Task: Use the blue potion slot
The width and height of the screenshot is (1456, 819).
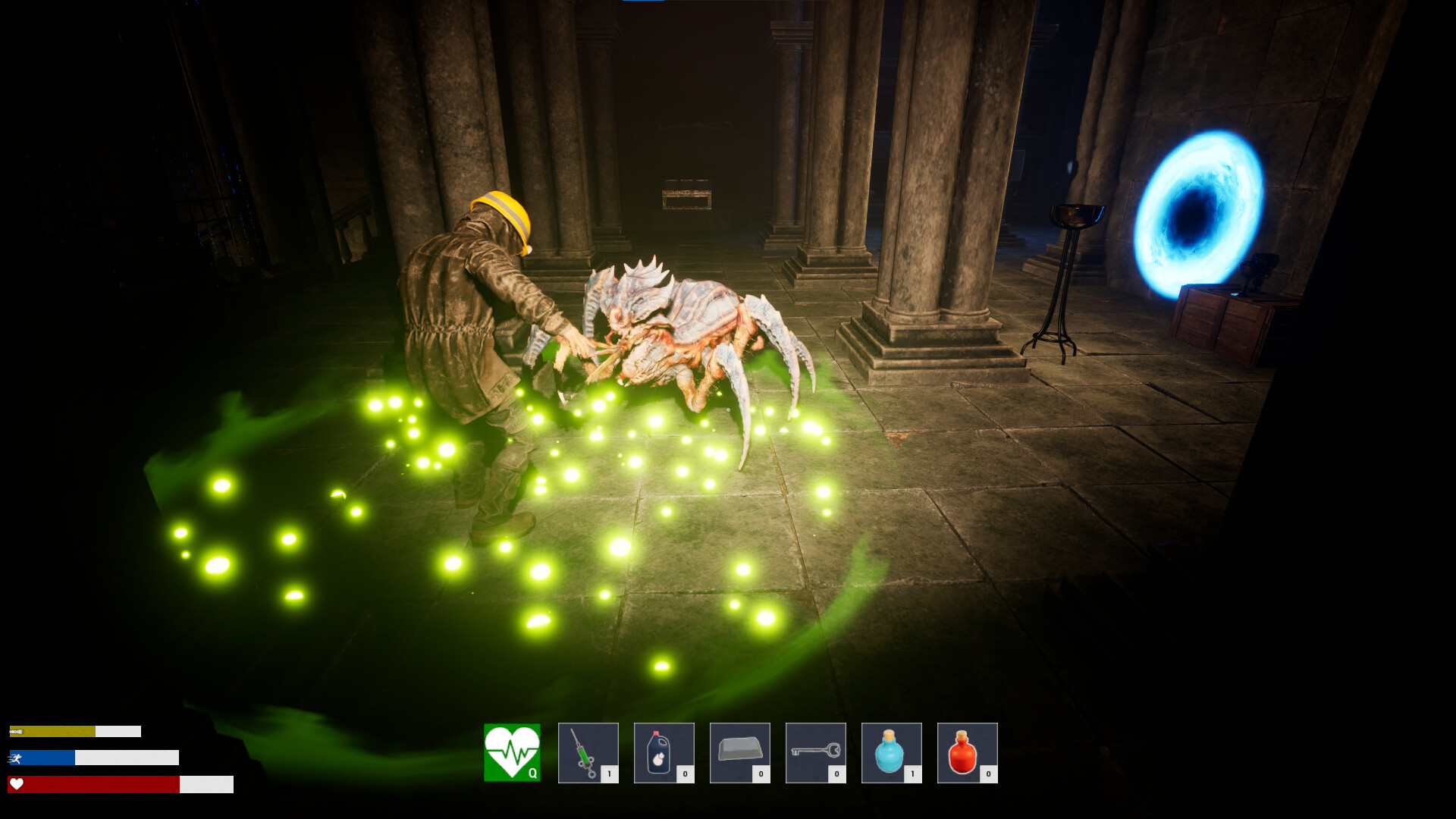Action: [x=891, y=752]
